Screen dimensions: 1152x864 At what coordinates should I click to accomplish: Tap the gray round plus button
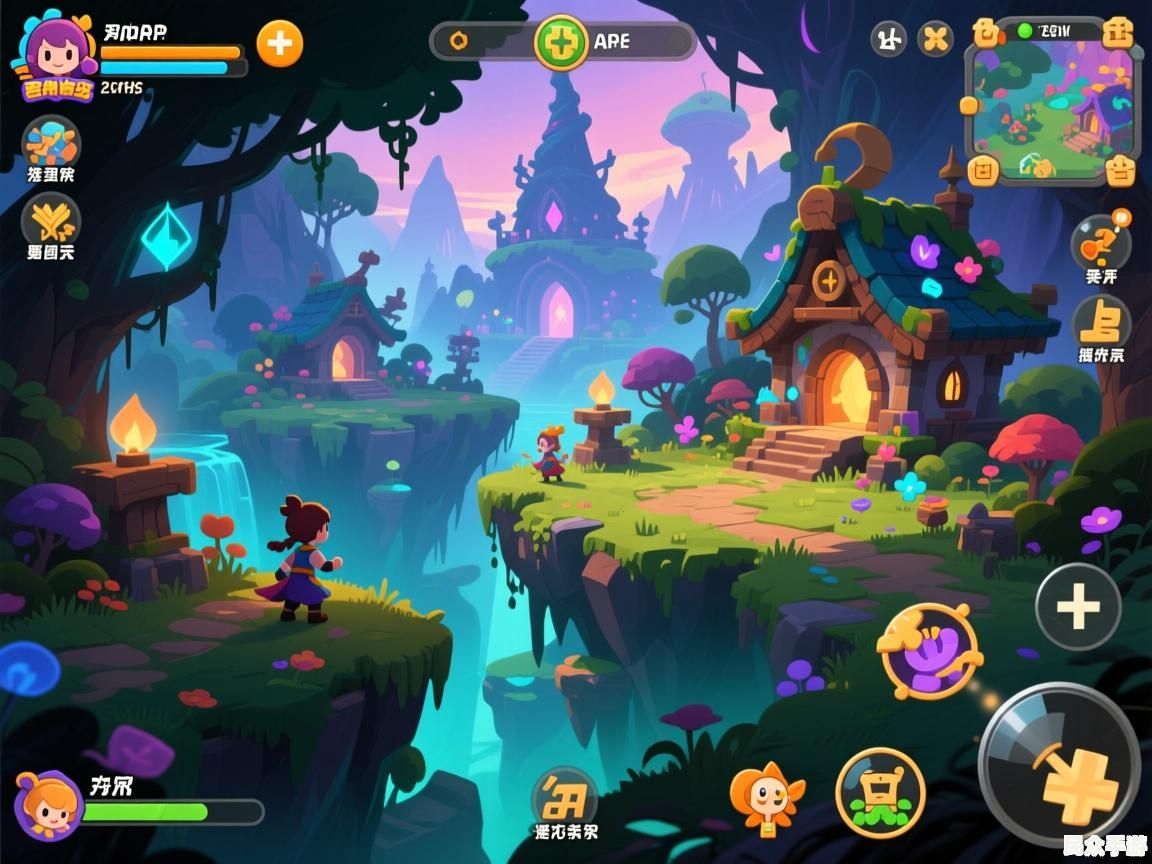1078,607
